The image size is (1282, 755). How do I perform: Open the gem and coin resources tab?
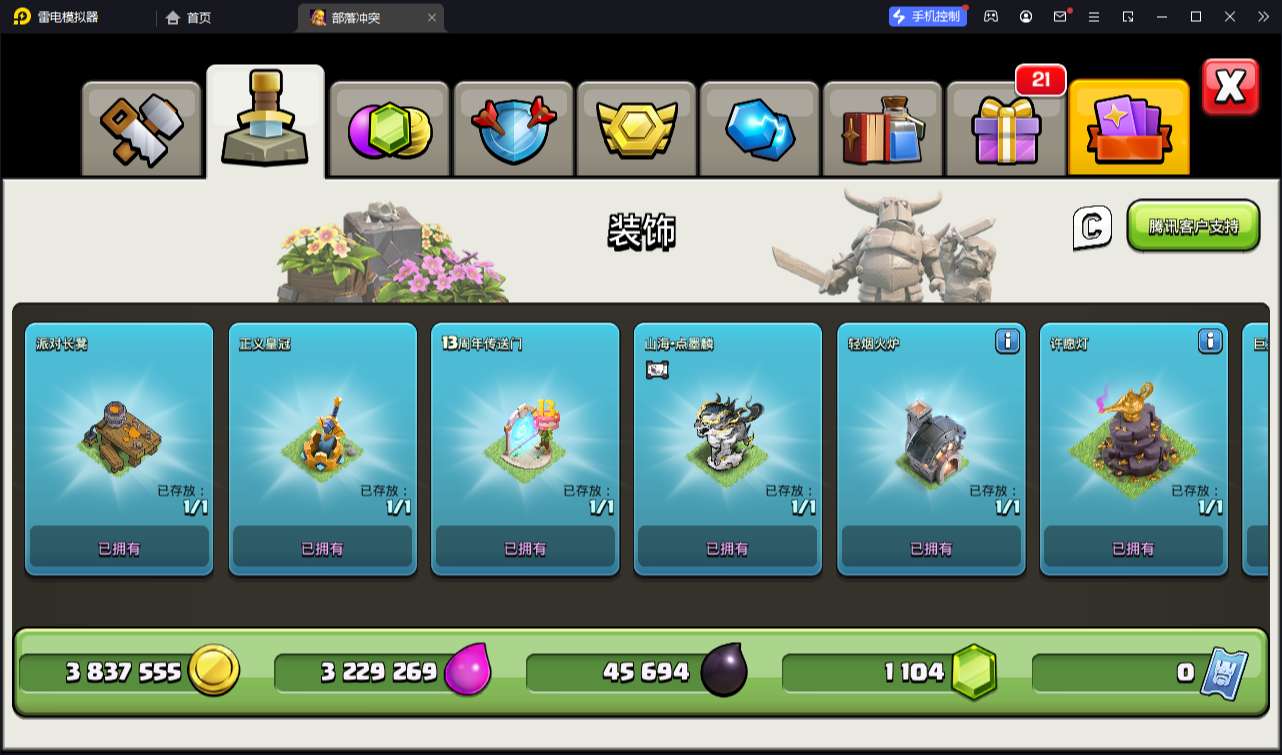tap(389, 130)
